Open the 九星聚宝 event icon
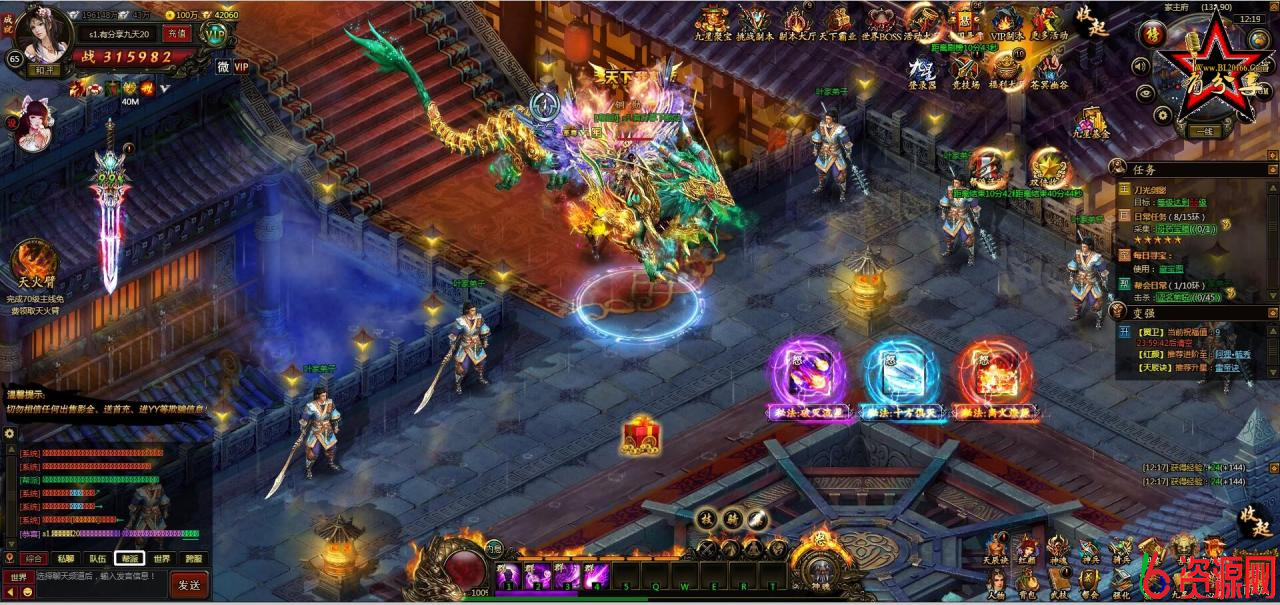 pos(712,21)
